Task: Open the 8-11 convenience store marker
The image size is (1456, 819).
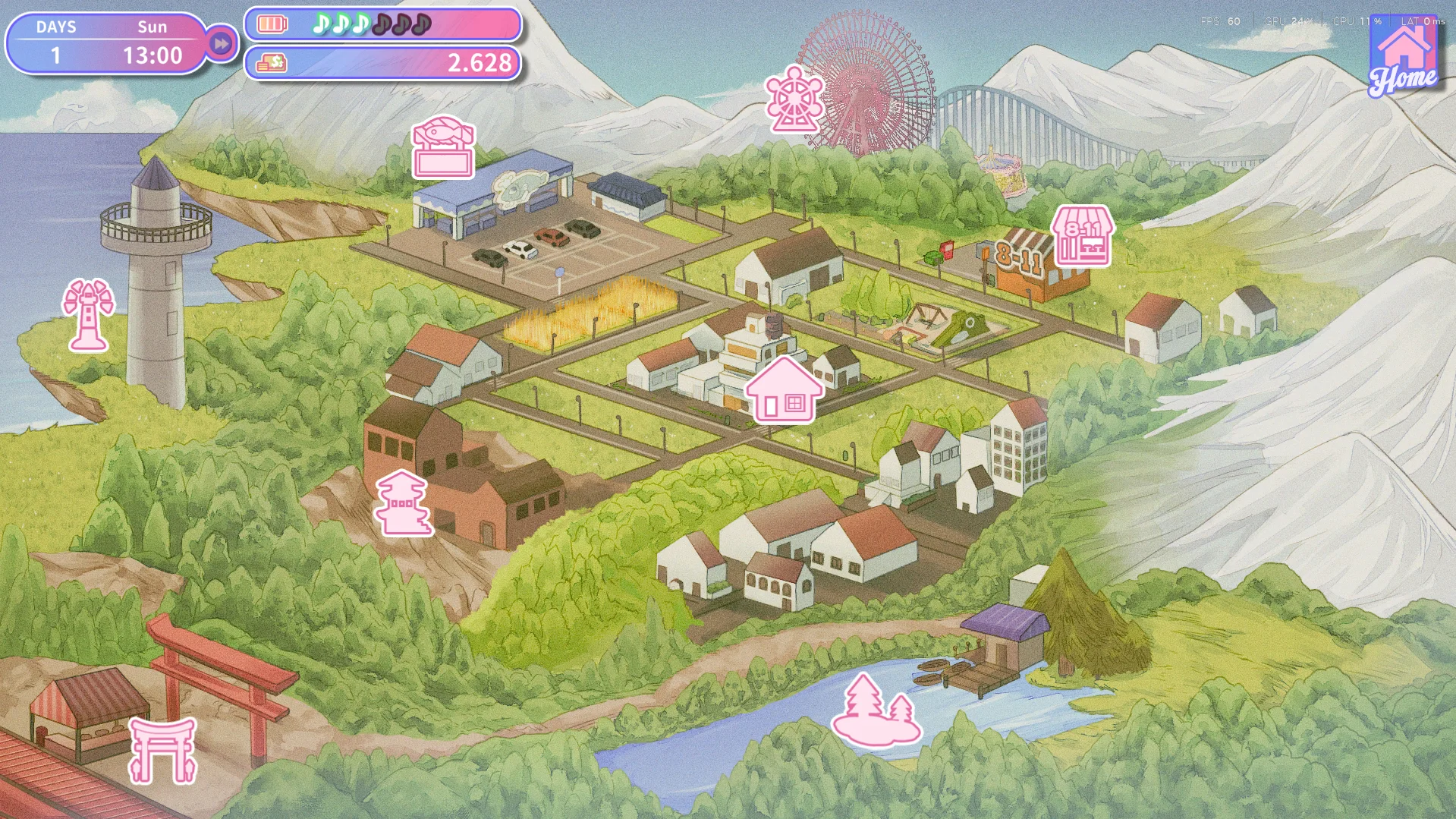Action: [x=1083, y=236]
